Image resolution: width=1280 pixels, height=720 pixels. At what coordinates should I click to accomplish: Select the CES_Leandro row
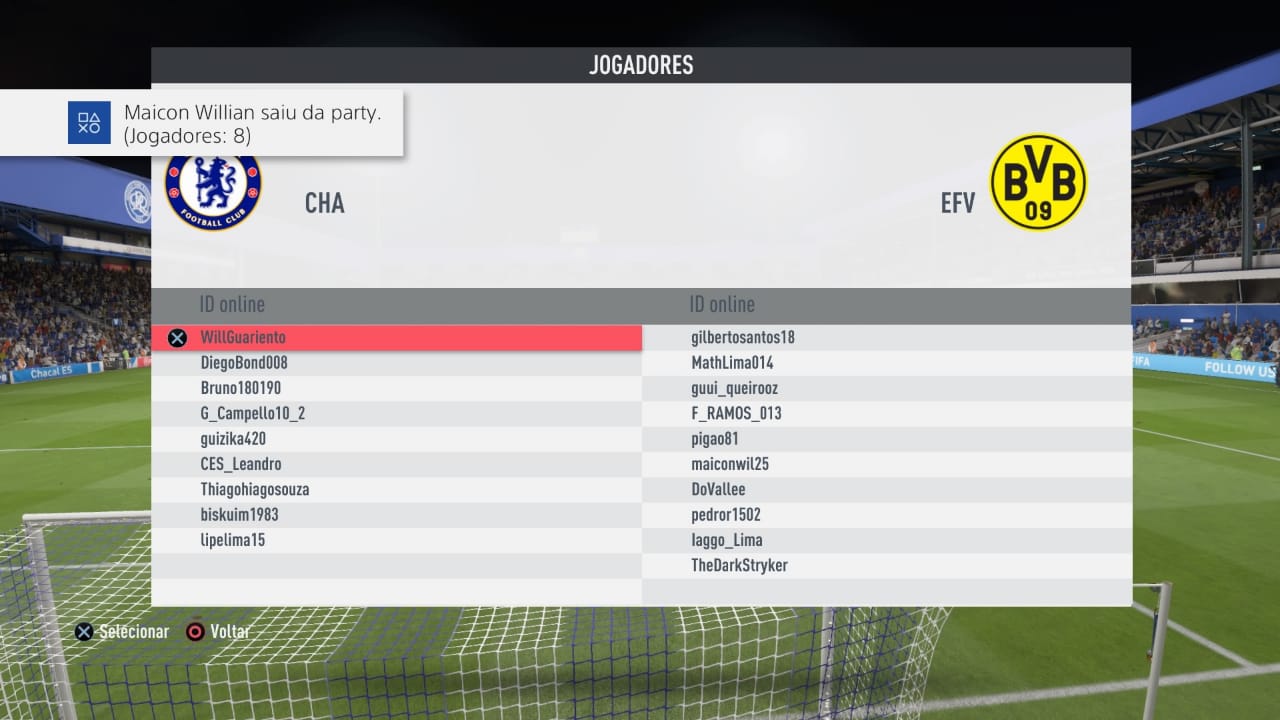[x=241, y=464]
